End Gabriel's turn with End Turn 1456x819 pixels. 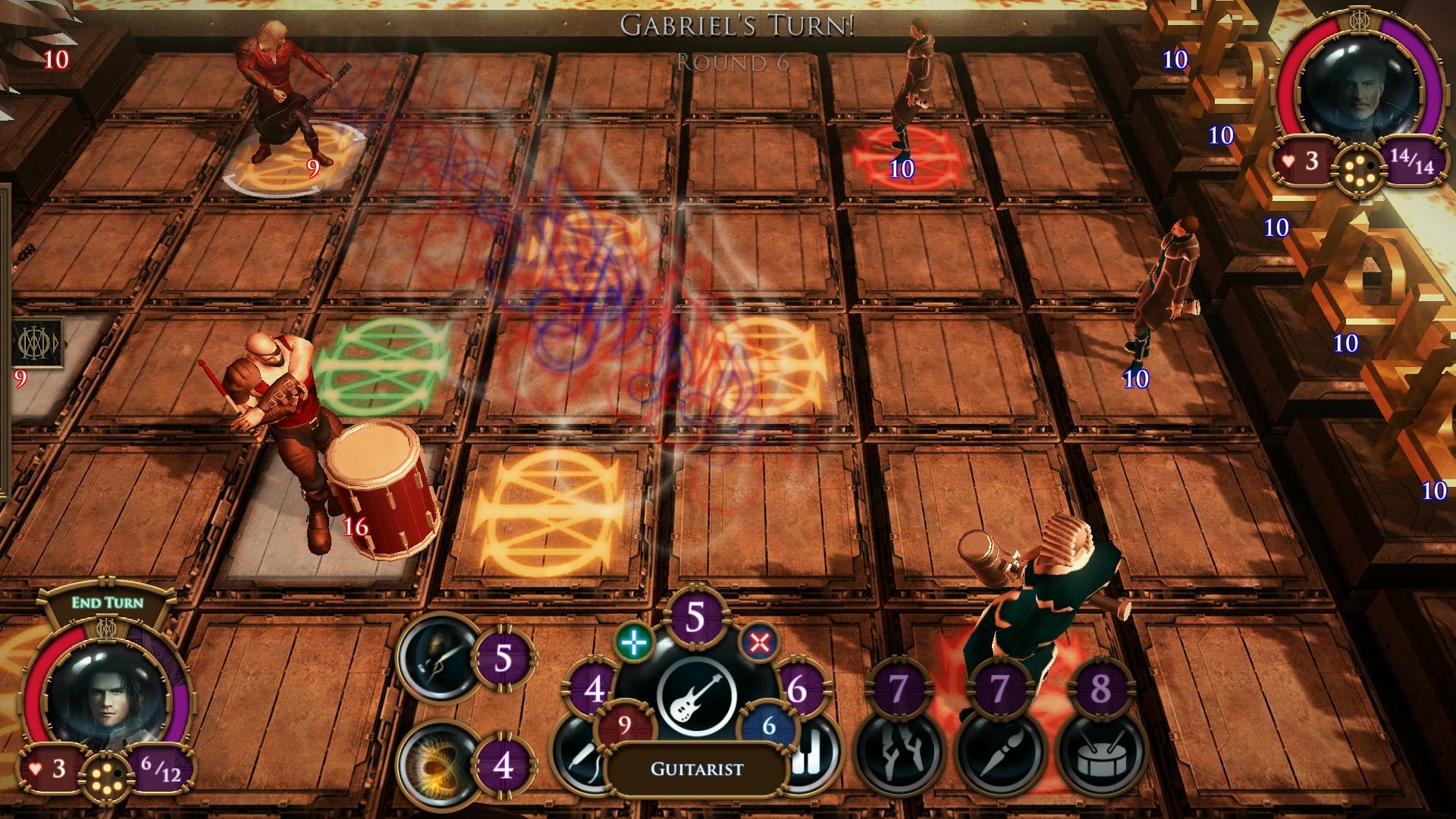click(107, 603)
